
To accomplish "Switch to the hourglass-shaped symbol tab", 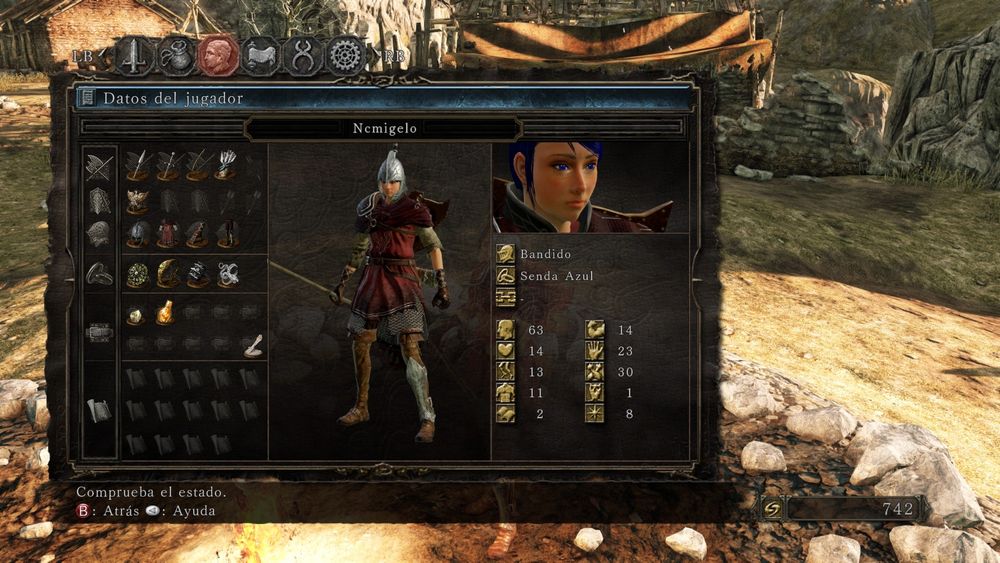I will 303,55.
